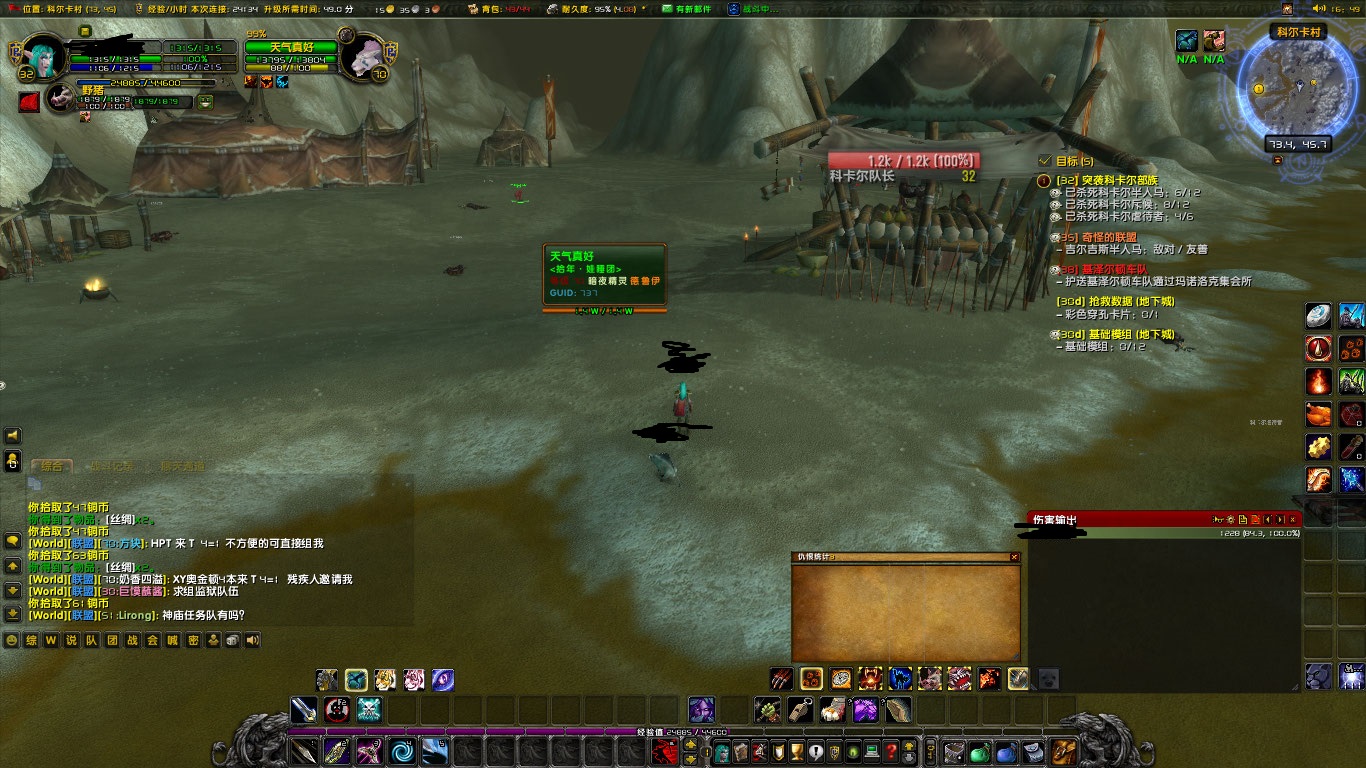Click the bag 背包 43/44 icon on top bar
1366x768 pixels.
[x=474, y=7]
